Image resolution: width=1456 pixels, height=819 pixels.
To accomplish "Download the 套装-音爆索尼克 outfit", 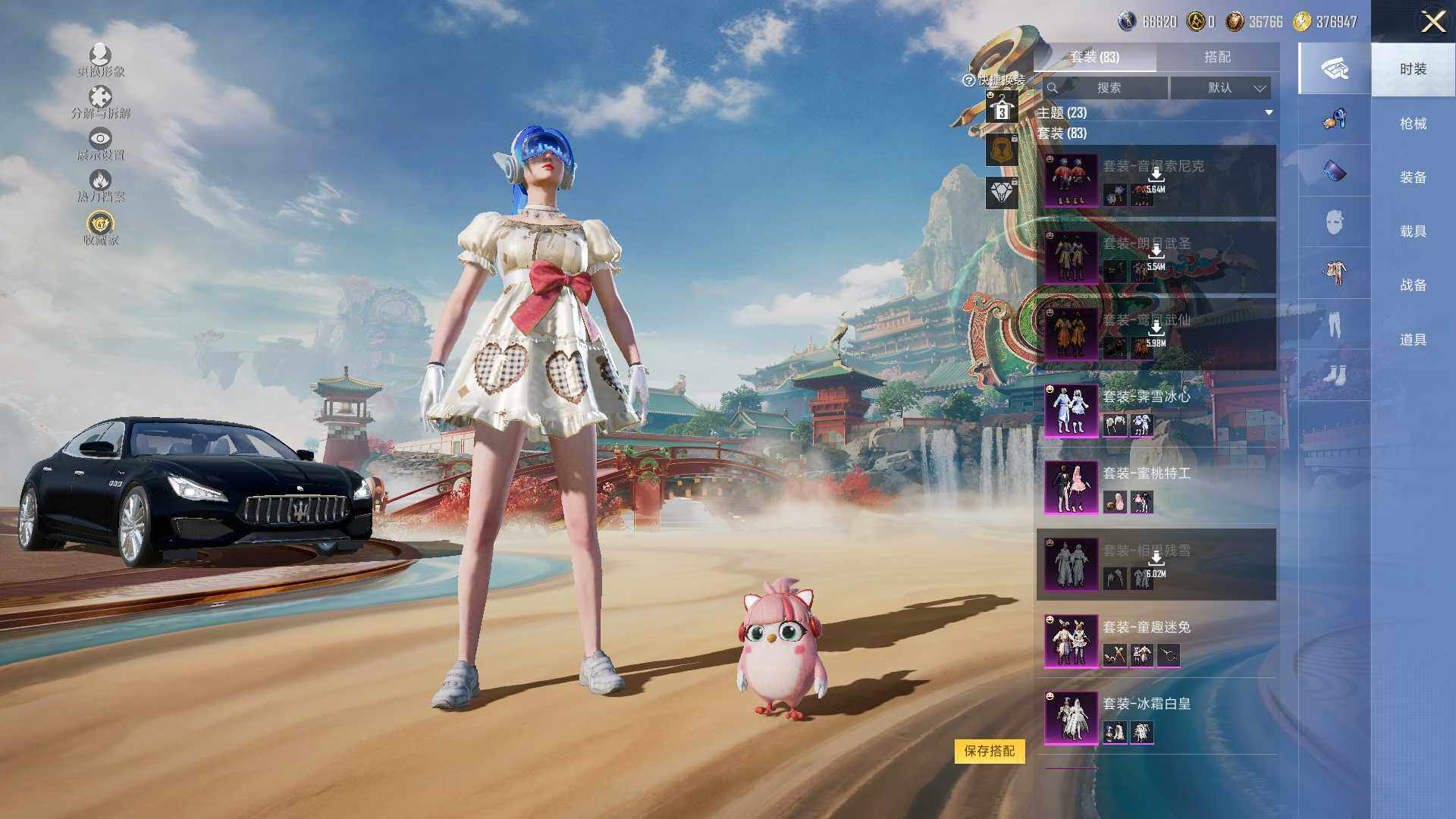I will point(1156,176).
